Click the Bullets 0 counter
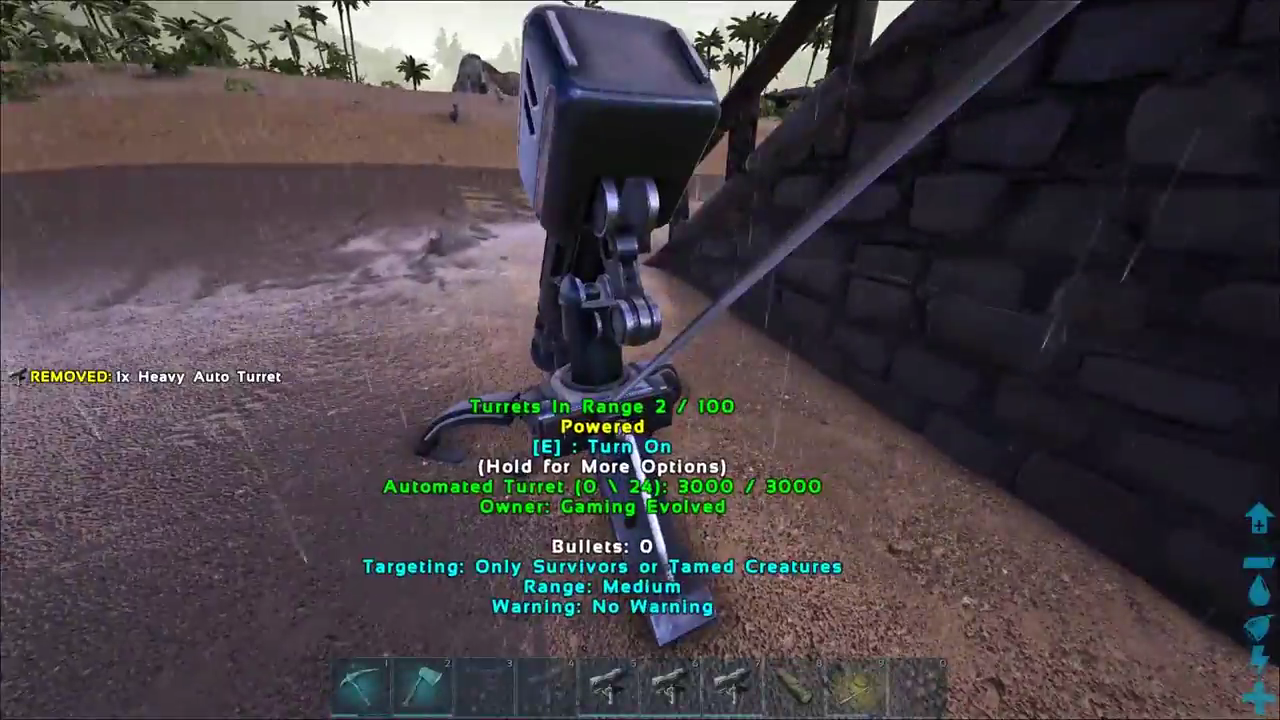Viewport: 1280px width, 720px height. coord(602,546)
